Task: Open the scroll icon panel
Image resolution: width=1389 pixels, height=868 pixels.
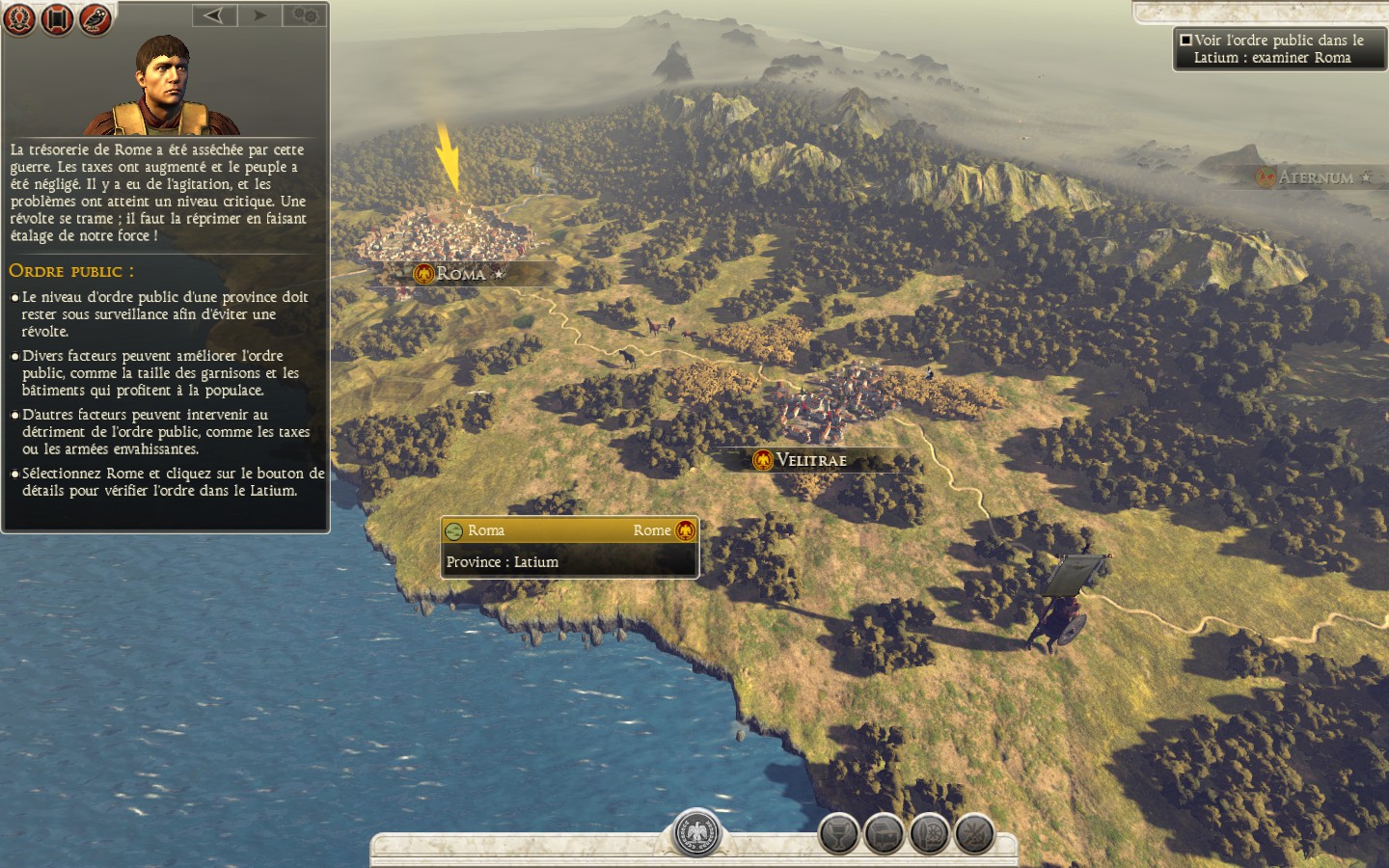Action: click(57, 19)
